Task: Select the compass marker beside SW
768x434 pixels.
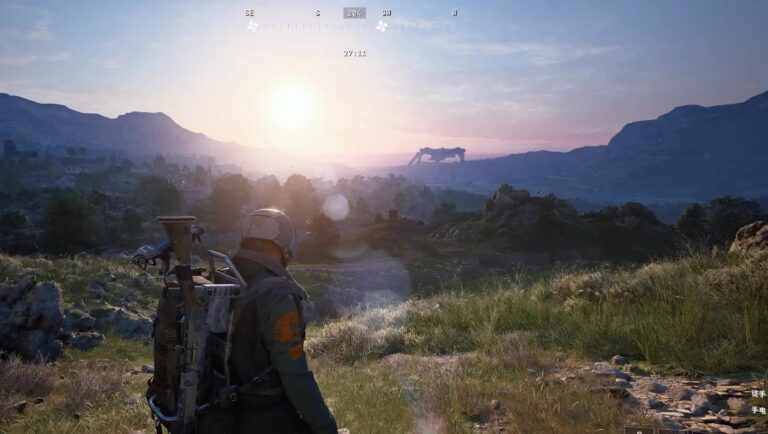Action: (x=381, y=26)
